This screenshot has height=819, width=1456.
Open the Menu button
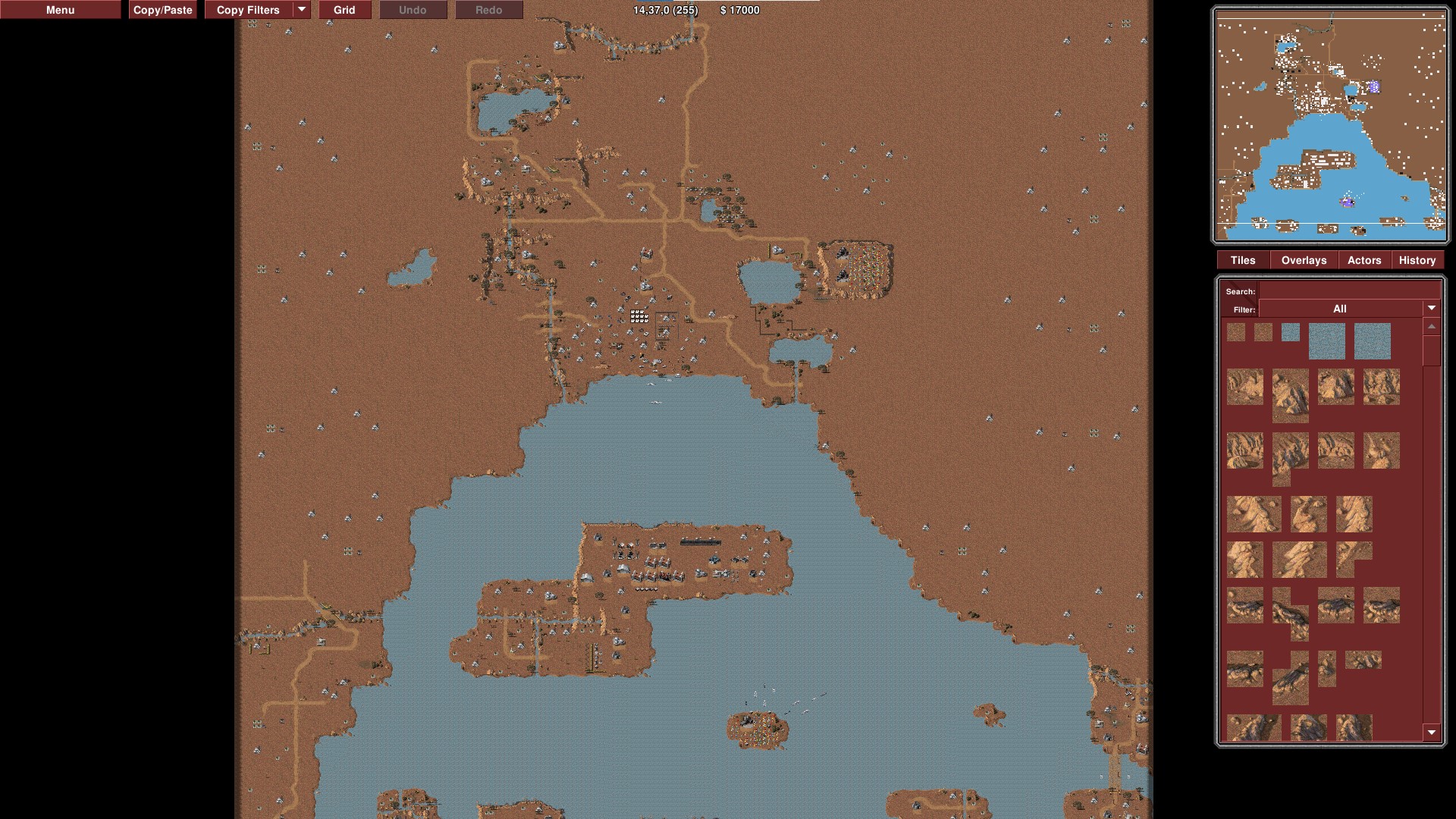[60, 10]
